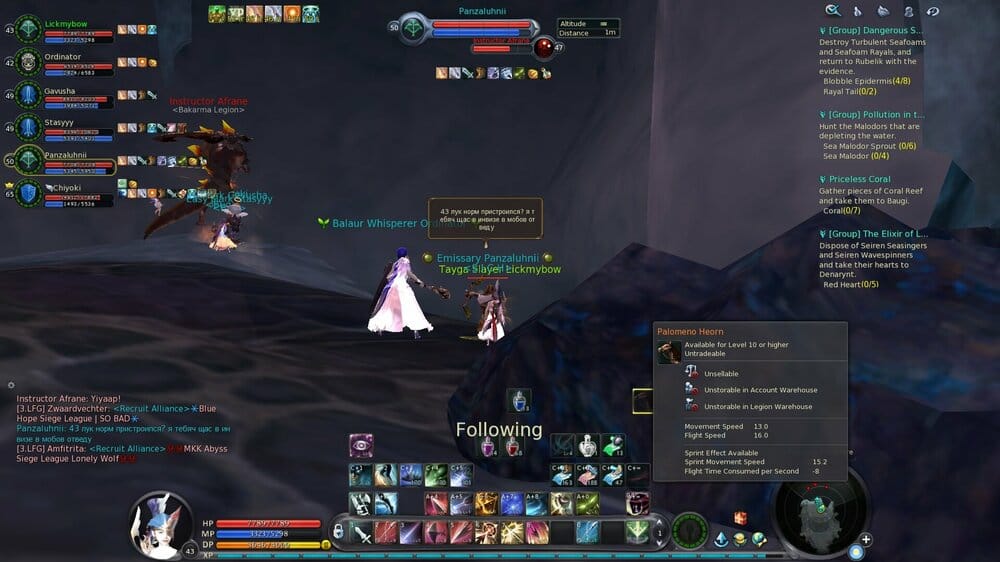Viewport: 1000px width, 562px height.
Task: Use the sword basic attack skill
Action: tap(361, 532)
